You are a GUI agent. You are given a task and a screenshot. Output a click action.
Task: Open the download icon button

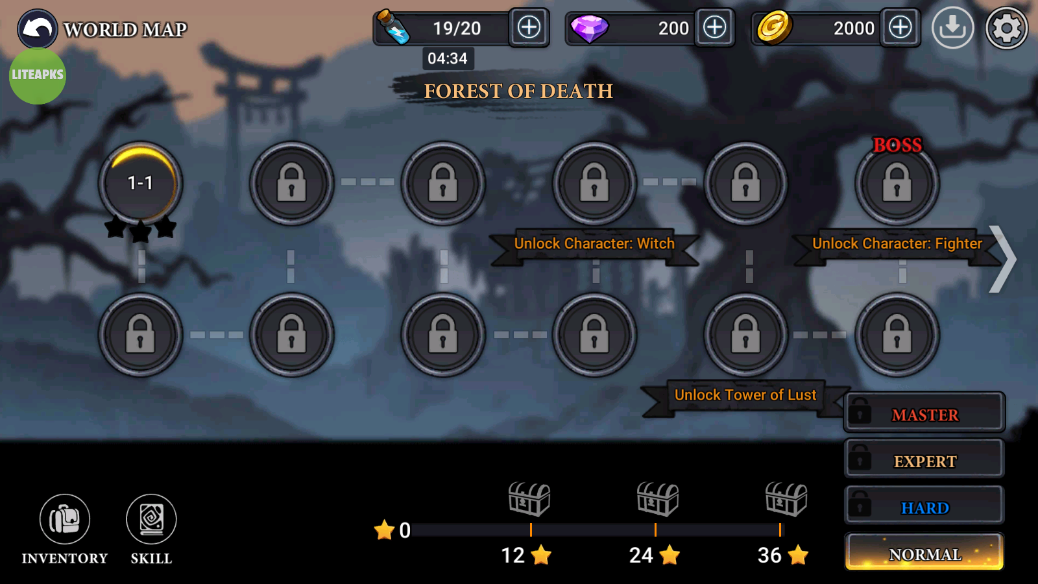953,29
